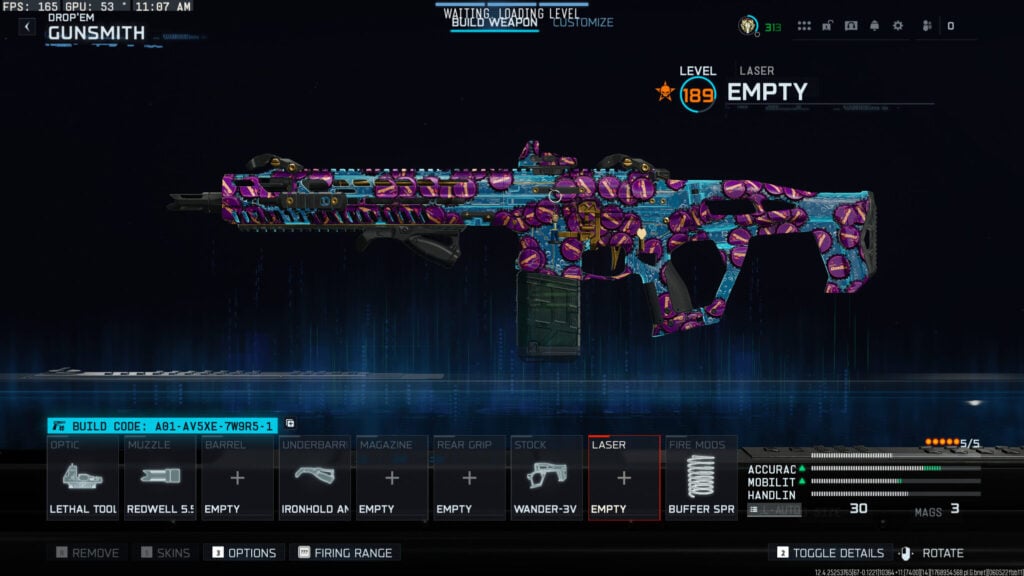1024x576 pixels.
Task: Copy the build code
Action: (290, 425)
